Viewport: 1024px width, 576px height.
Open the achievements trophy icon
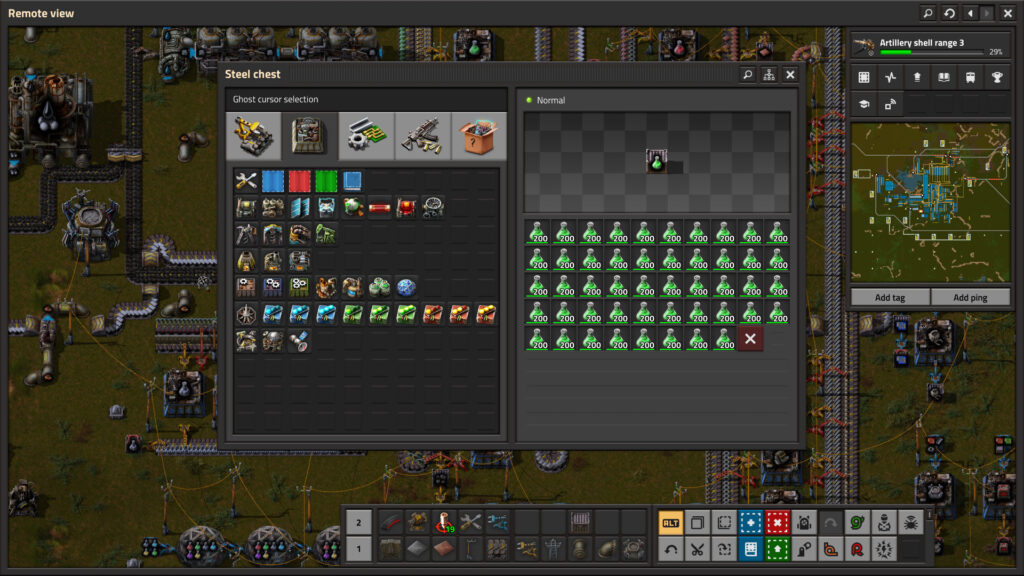coord(996,77)
